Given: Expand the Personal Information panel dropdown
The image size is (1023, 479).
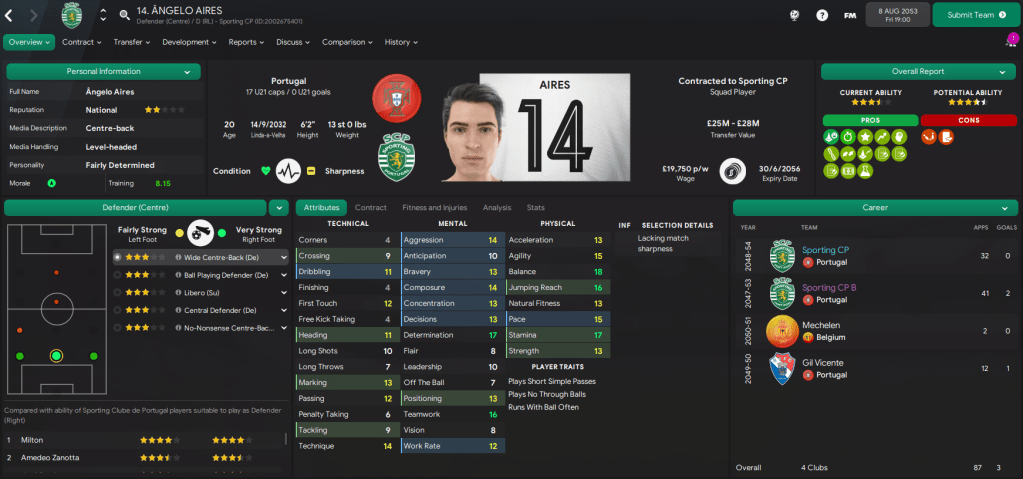Looking at the screenshot, I should point(187,72).
